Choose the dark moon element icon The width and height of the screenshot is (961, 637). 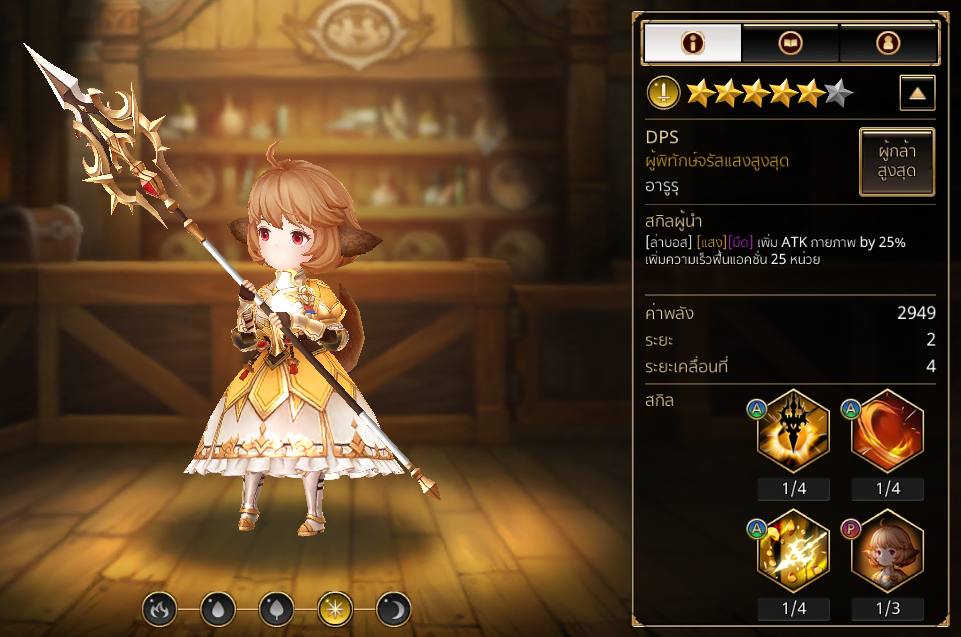393,607
